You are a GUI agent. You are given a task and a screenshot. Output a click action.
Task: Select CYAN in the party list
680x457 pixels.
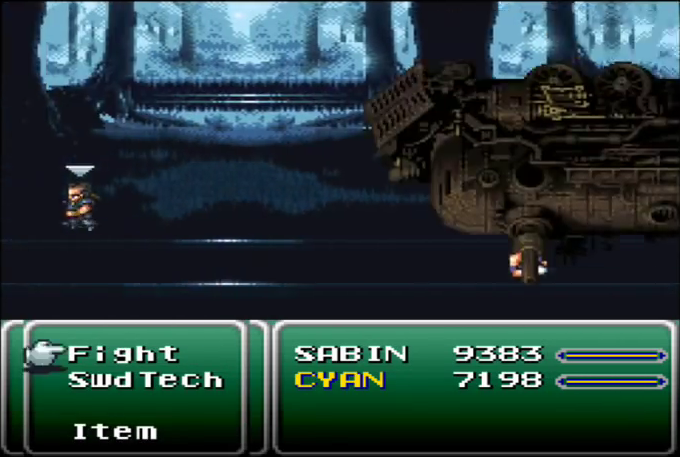[x=339, y=380]
